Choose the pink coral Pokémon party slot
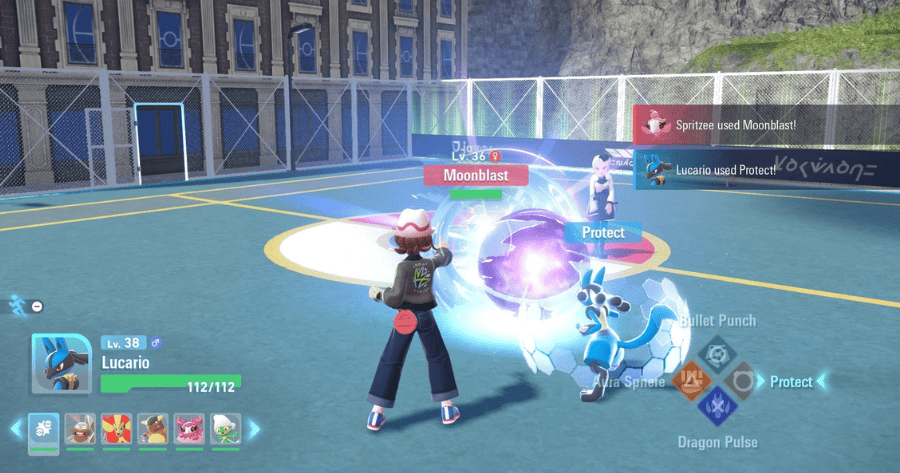This screenshot has height=473, width=900. point(189,429)
